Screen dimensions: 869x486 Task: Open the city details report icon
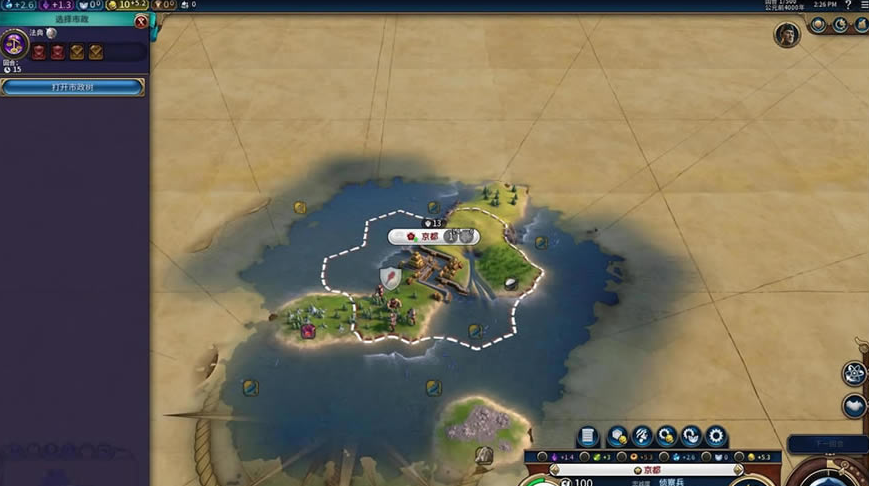pos(588,436)
